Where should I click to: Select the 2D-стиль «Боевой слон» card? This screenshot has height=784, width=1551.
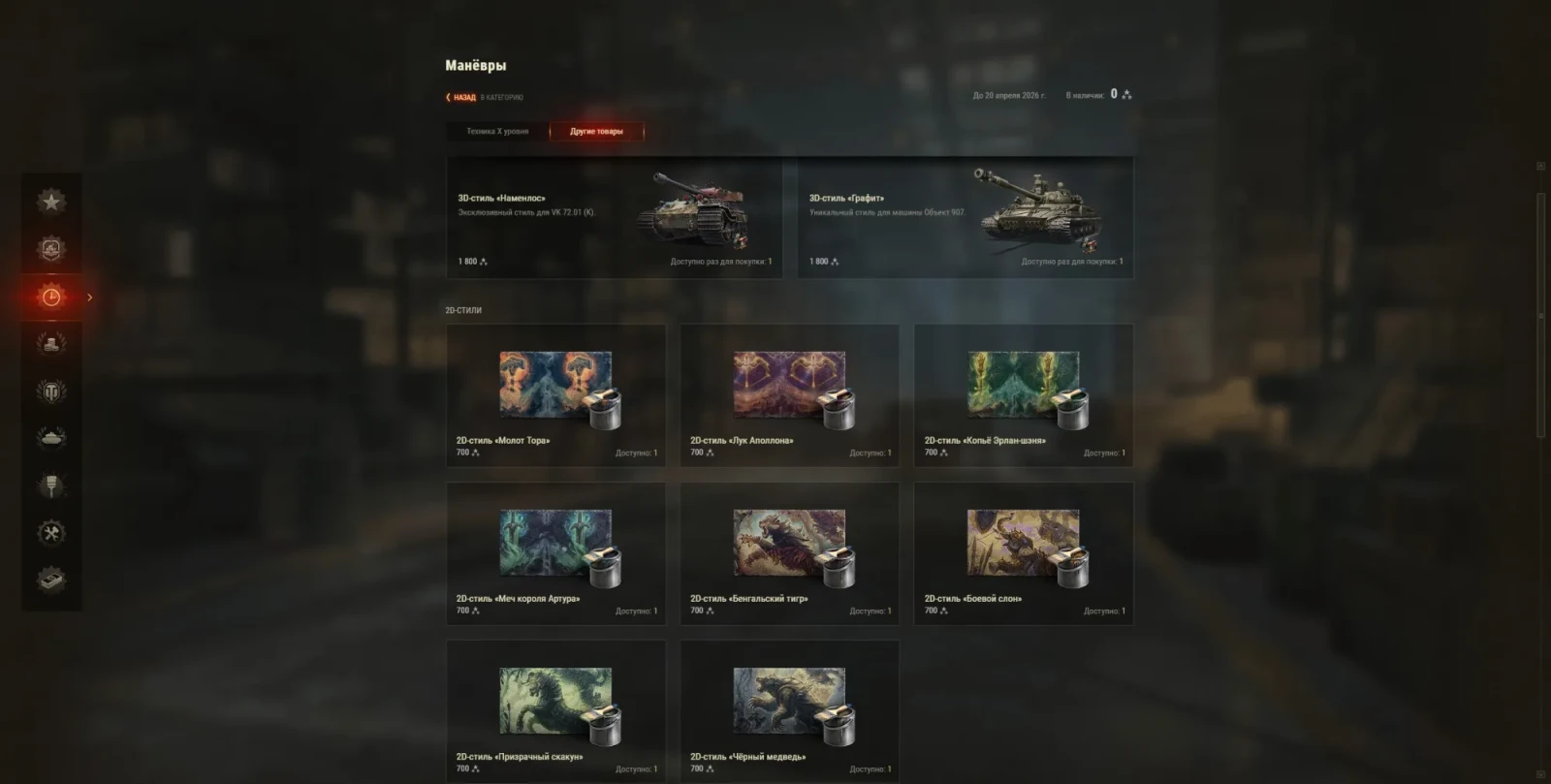point(1024,553)
